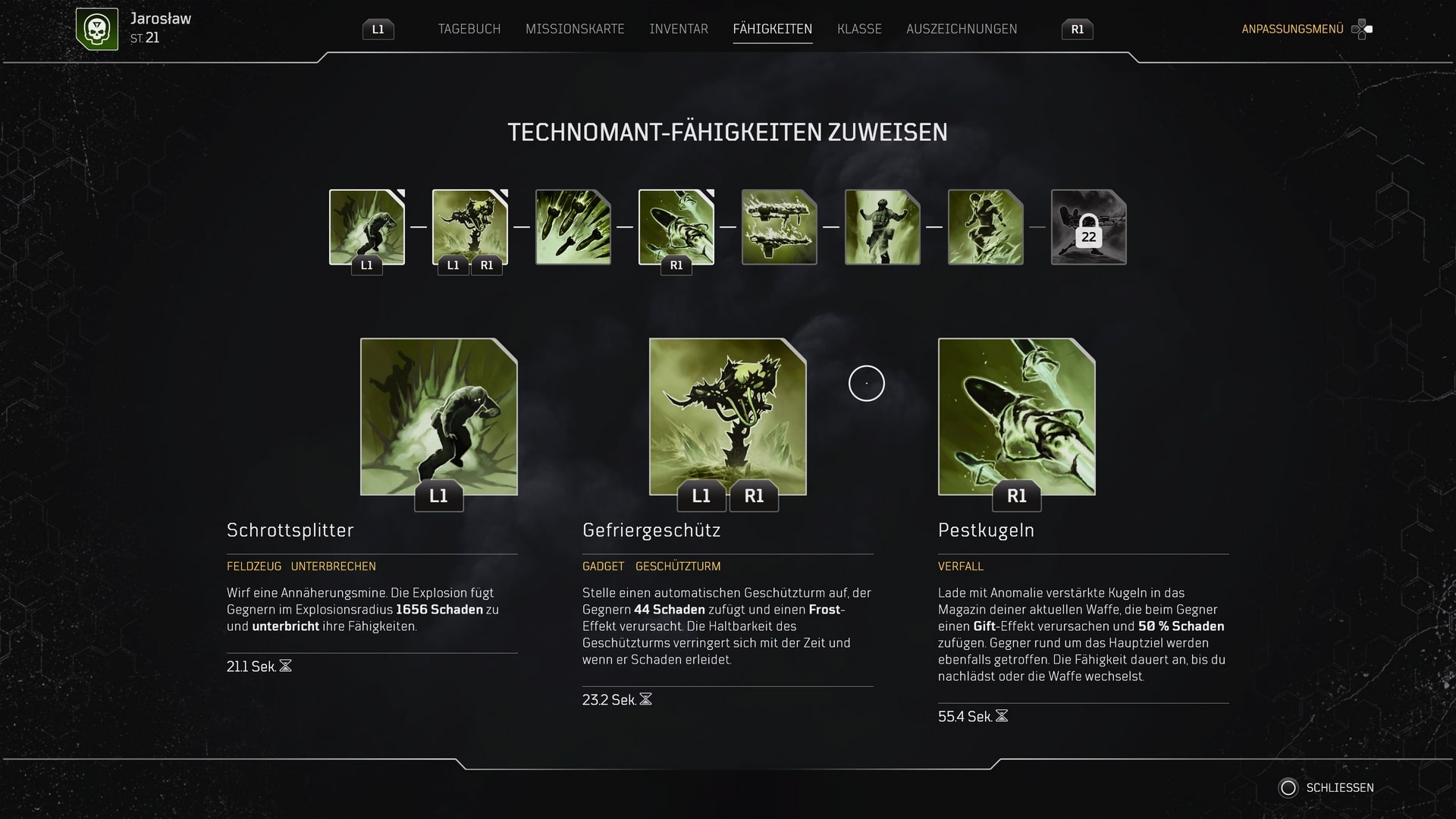Open the Klasse tab

859,29
